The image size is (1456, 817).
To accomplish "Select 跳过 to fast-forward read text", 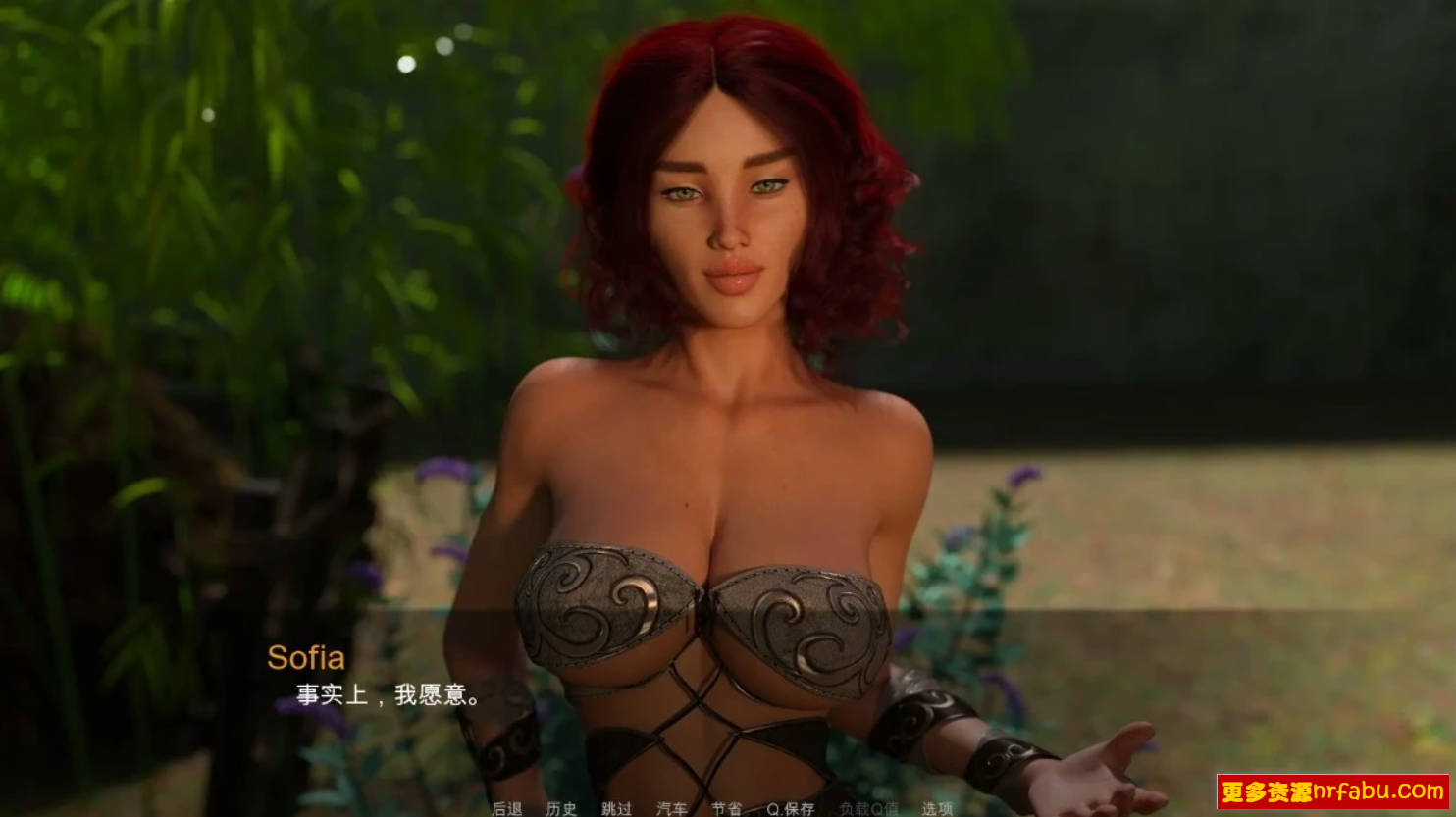I will 615,810.
